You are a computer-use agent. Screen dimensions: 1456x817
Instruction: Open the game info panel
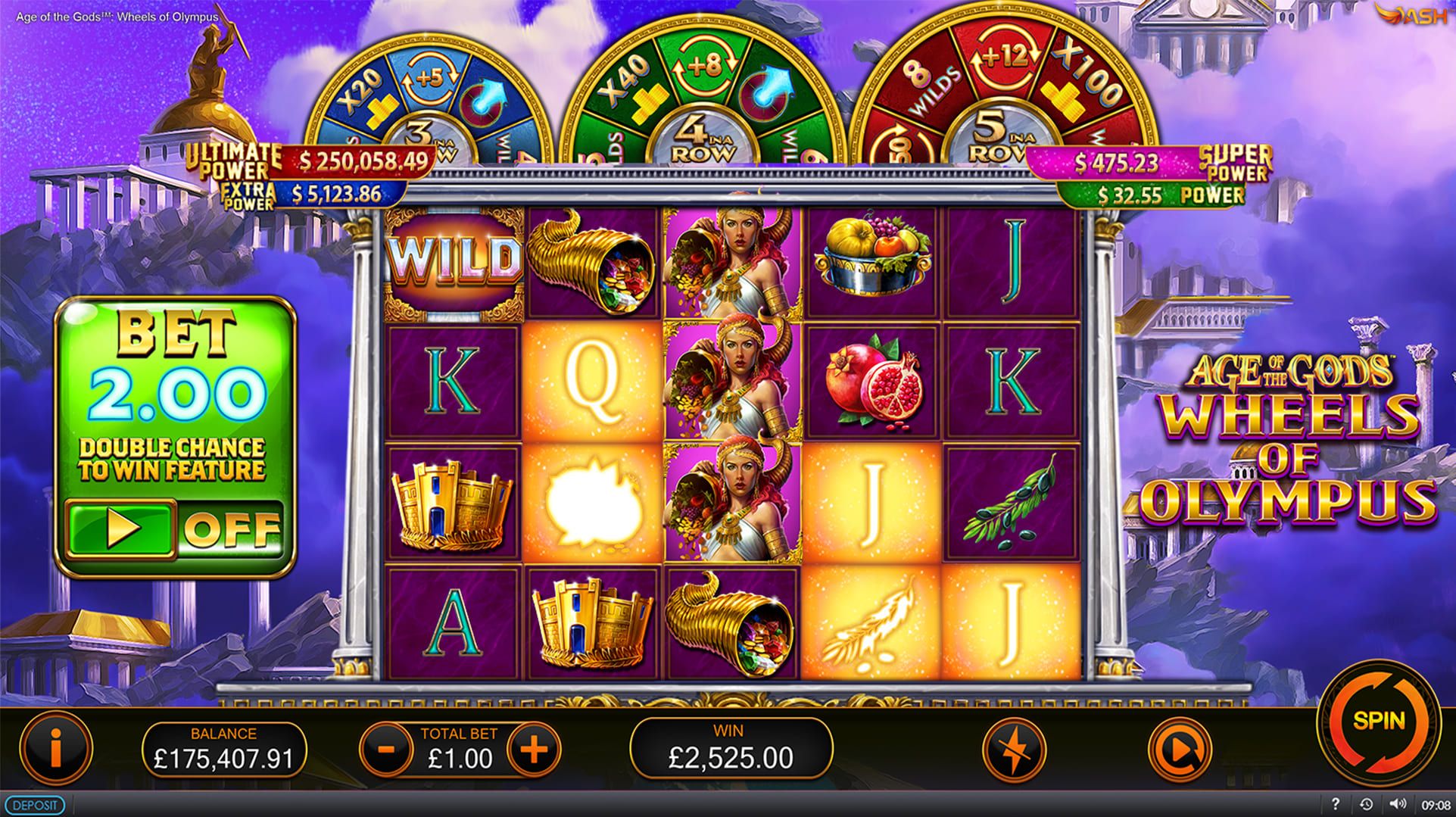tap(55, 750)
